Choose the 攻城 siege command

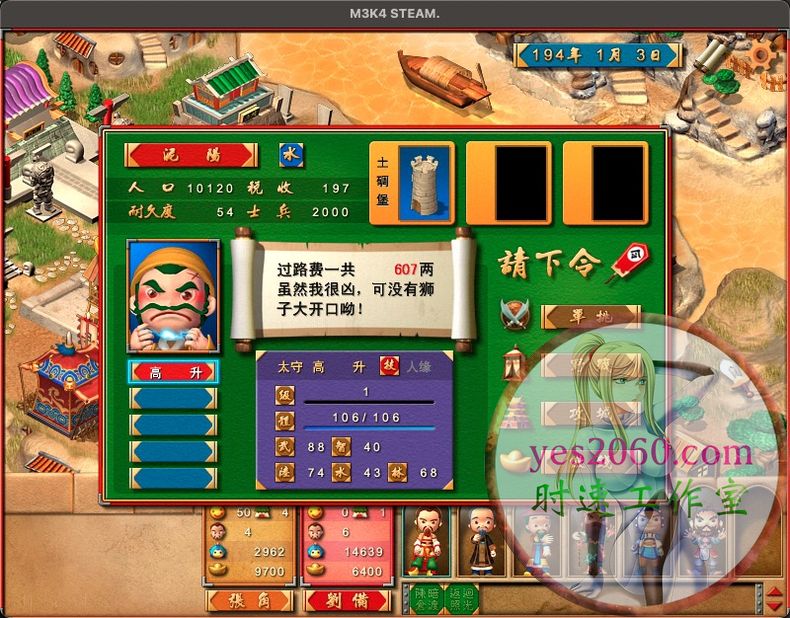[590, 412]
